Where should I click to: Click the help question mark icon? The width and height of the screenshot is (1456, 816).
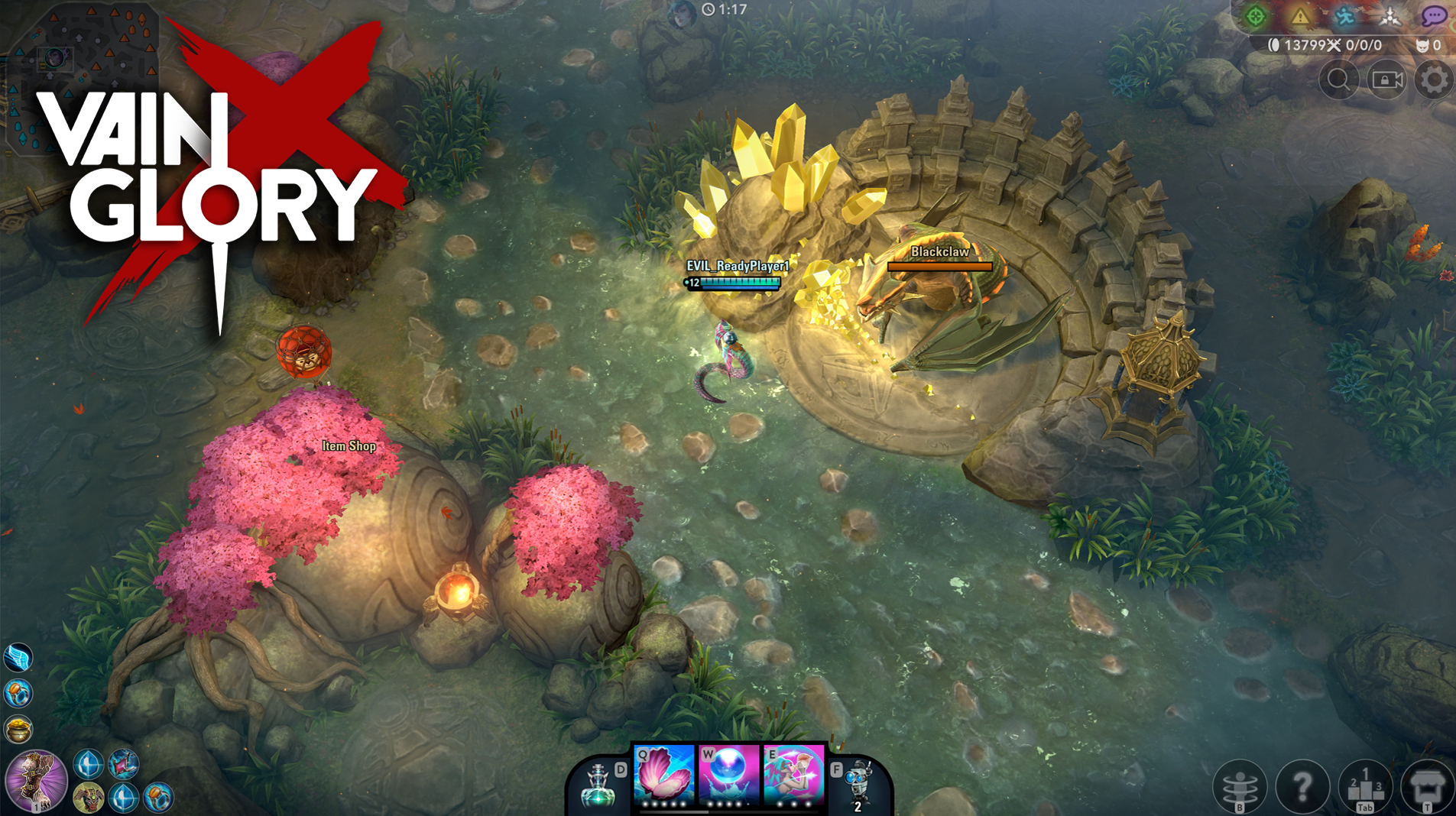pos(1303,783)
